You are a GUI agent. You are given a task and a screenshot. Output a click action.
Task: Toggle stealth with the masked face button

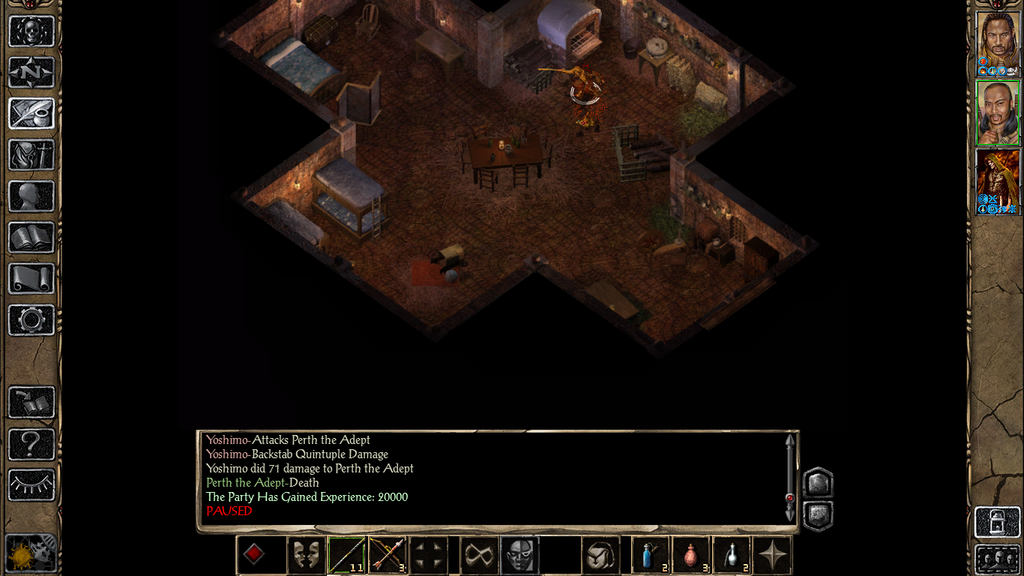click(519, 555)
